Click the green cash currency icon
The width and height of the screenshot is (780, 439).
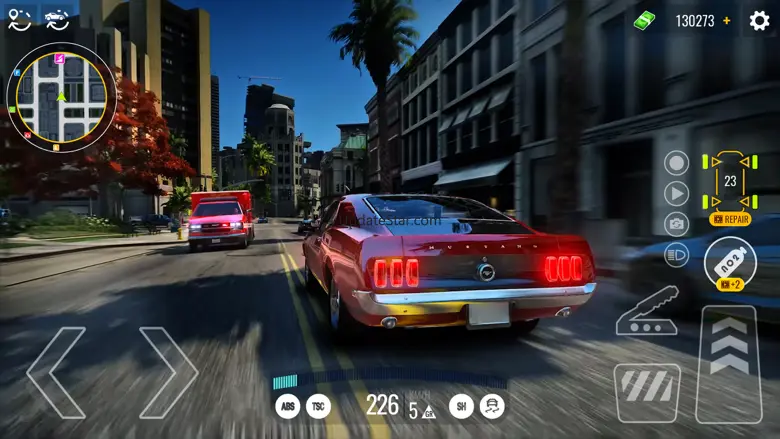(645, 20)
